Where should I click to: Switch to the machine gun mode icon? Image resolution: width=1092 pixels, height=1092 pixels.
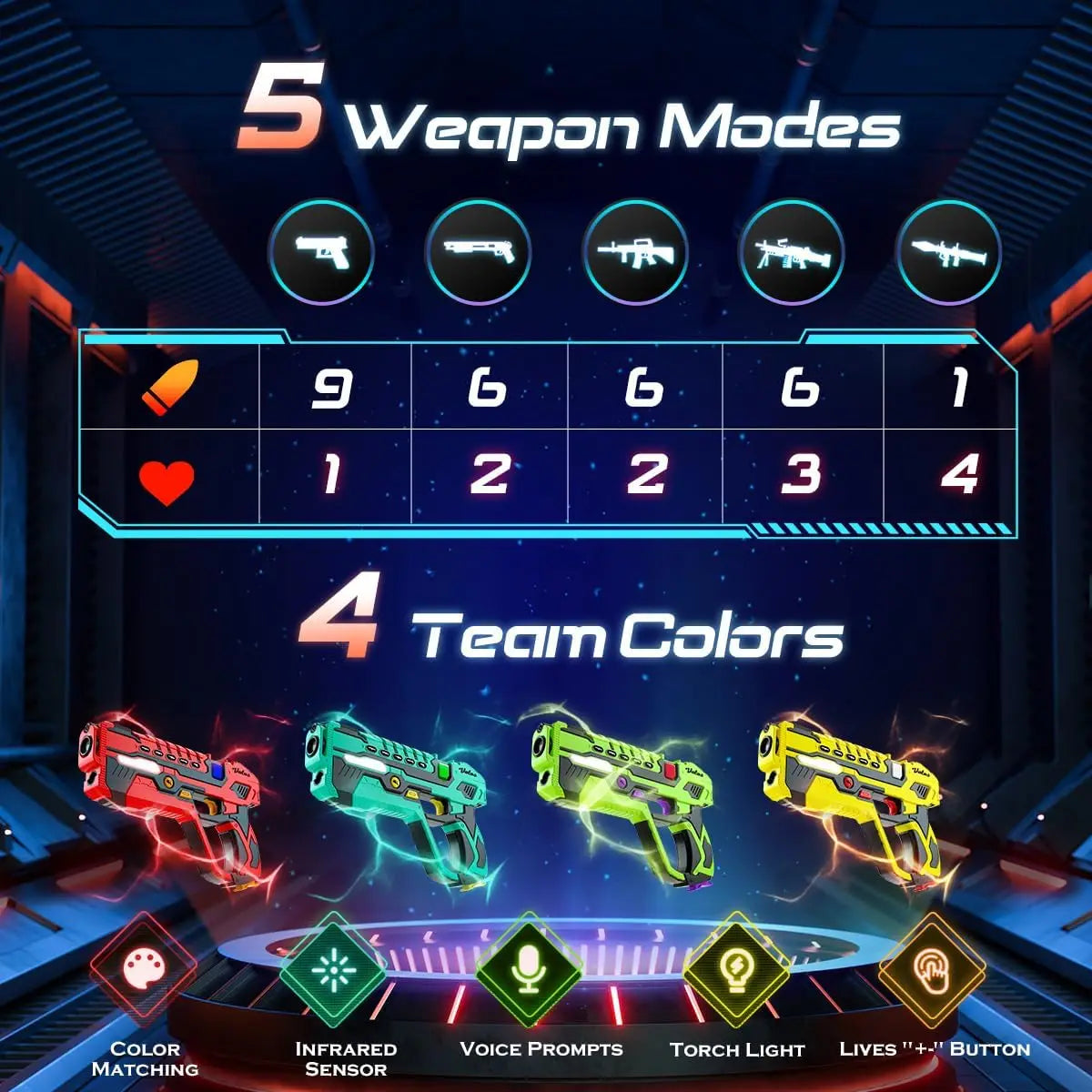pyautogui.click(x=792, y=252)
